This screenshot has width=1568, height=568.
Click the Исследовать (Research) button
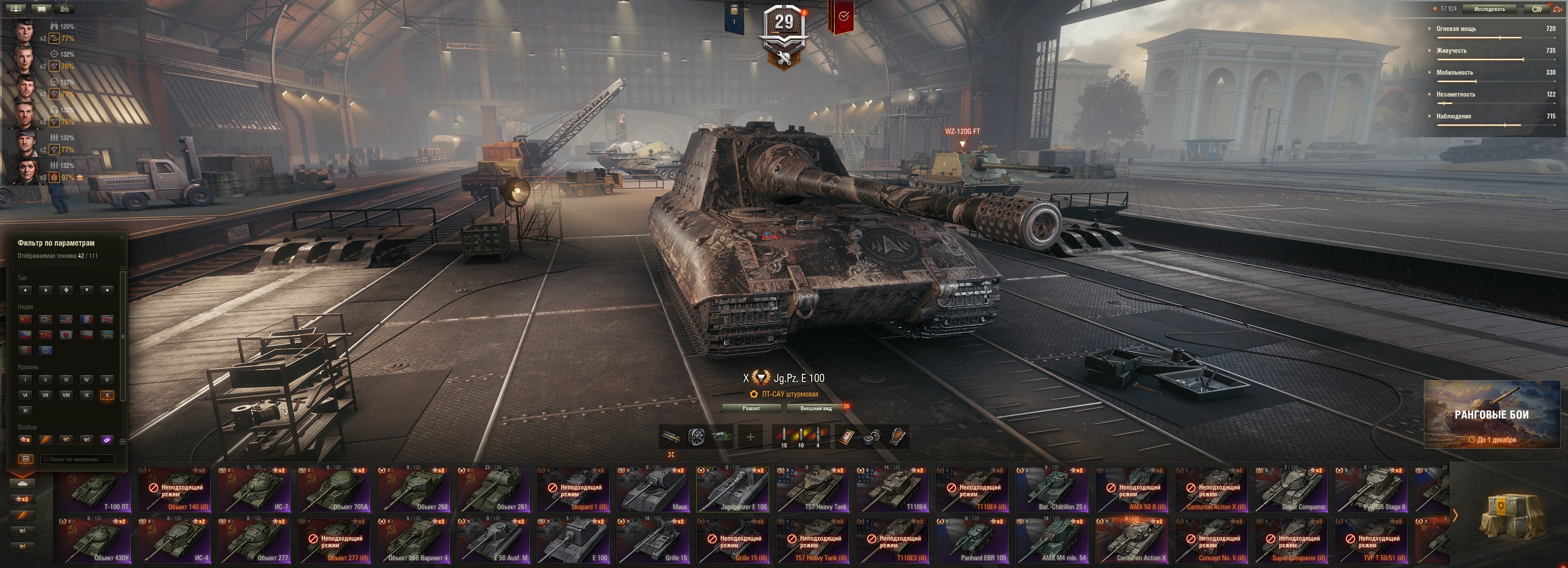click(x=1490, y=9)
